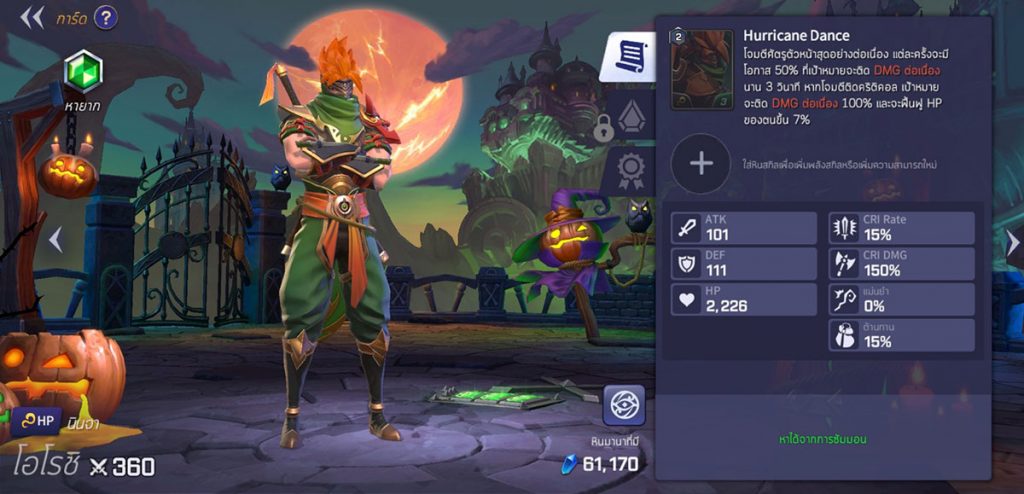Tap the HP key type badge

point(38,422)
